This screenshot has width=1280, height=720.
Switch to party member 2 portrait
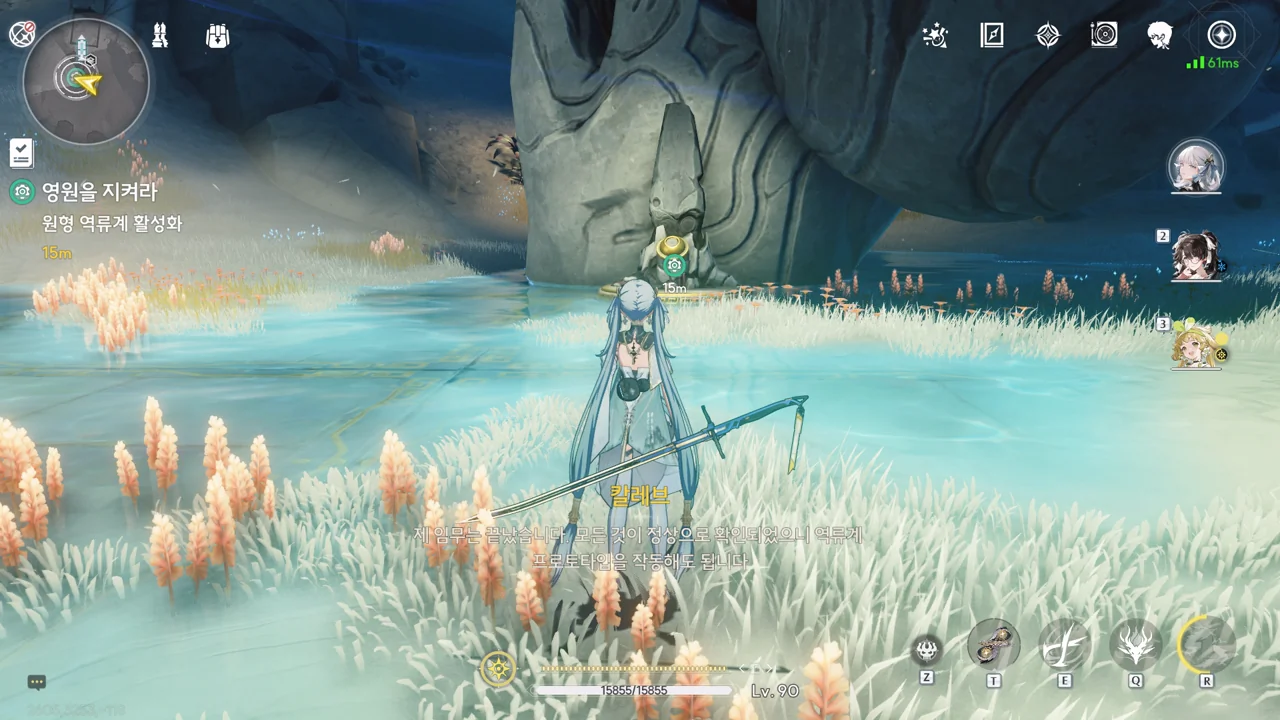[1197, 256]
